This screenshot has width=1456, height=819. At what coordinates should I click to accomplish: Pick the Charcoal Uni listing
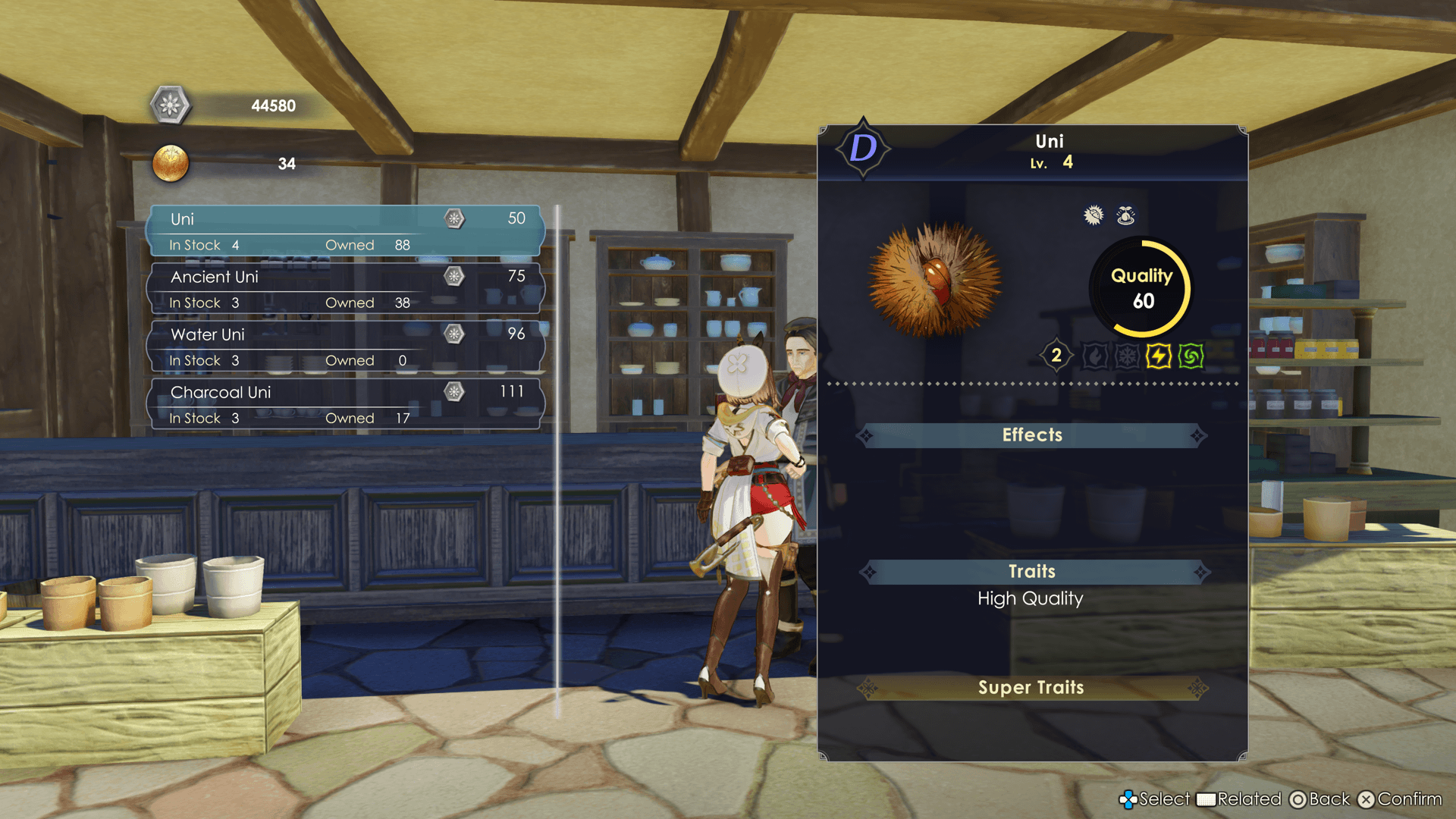[346, 403]
